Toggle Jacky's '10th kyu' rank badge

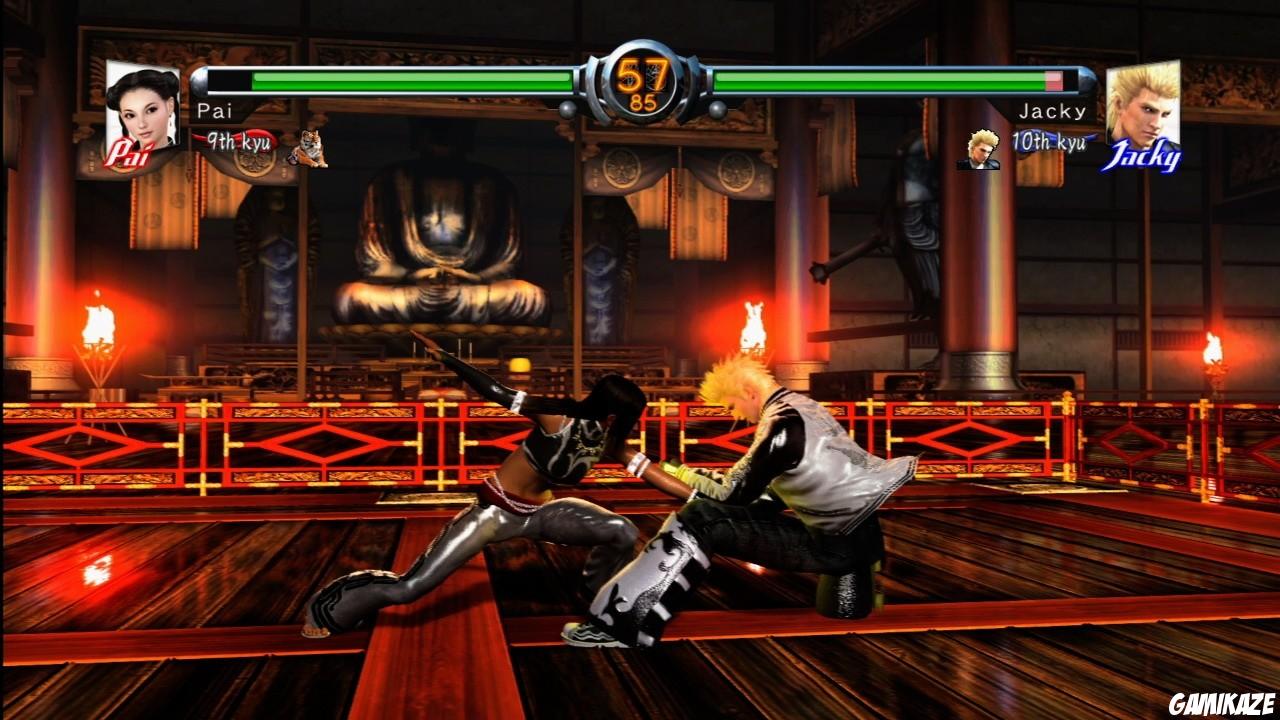click(1048, 142)
